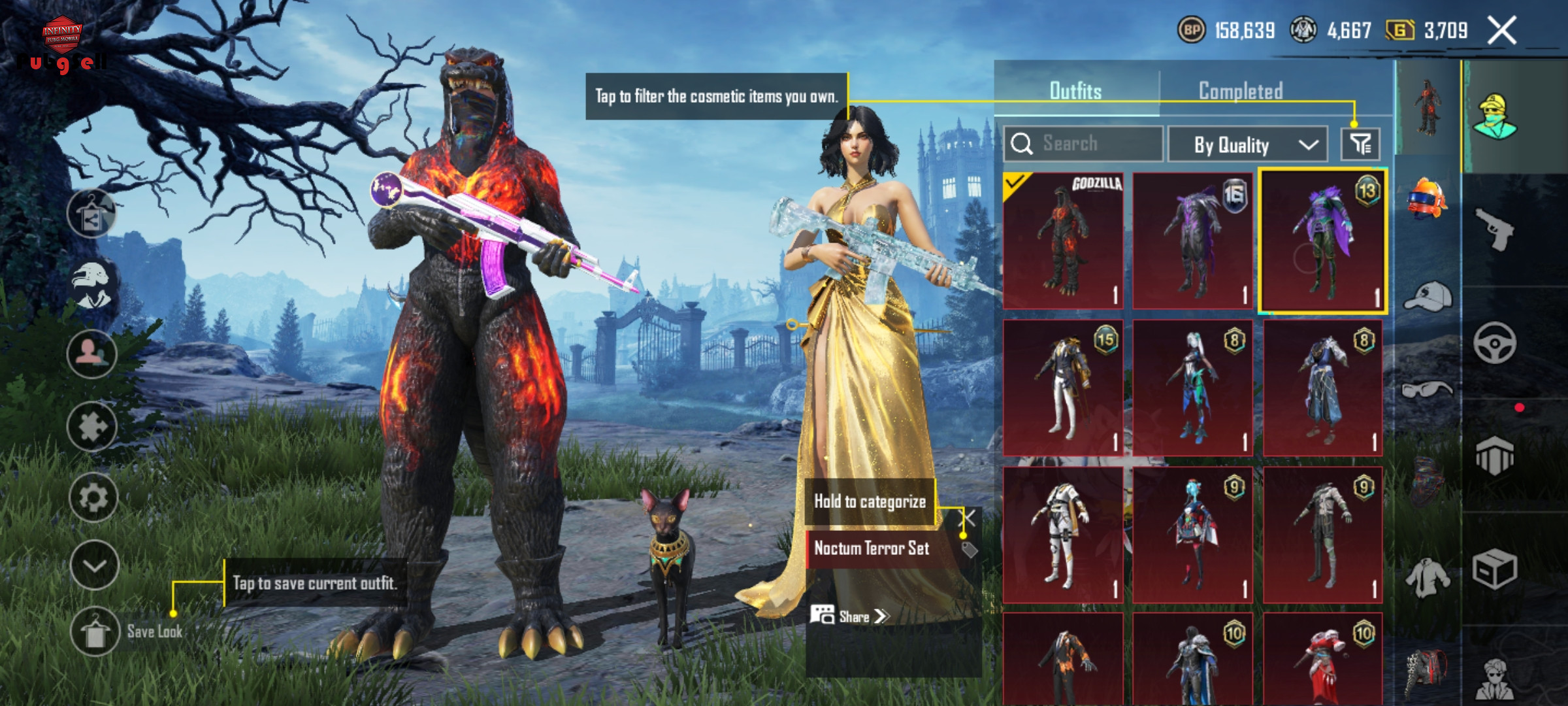
Task: Select the cap headwear category
Action: [1428, 297]
